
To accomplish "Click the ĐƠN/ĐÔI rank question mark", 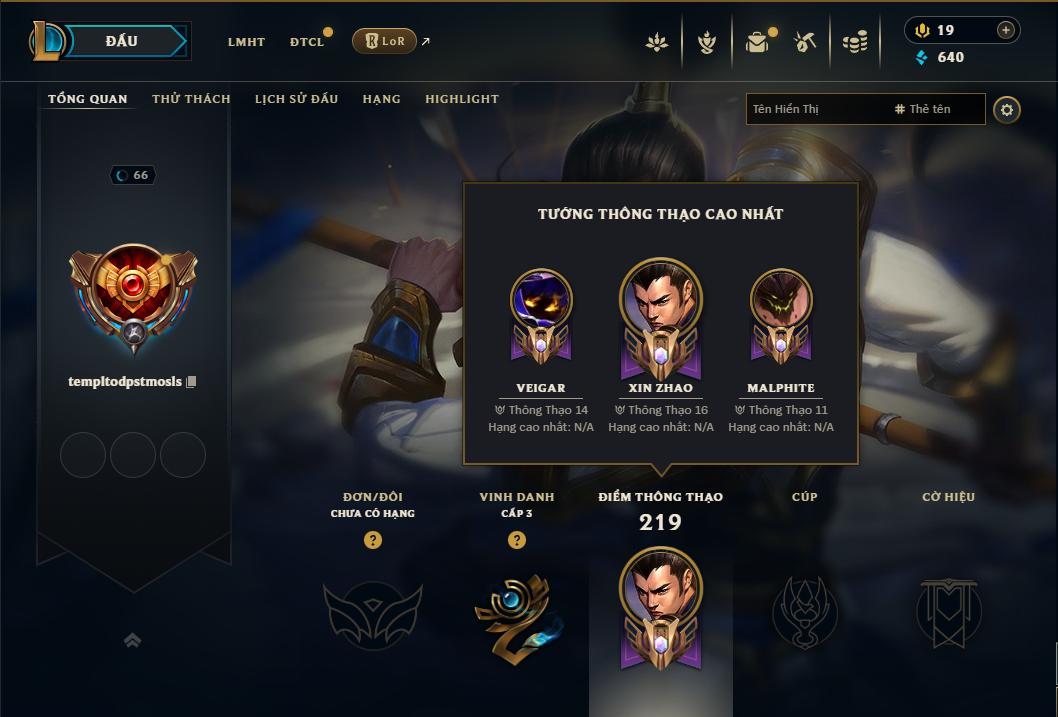I will 373,540.
